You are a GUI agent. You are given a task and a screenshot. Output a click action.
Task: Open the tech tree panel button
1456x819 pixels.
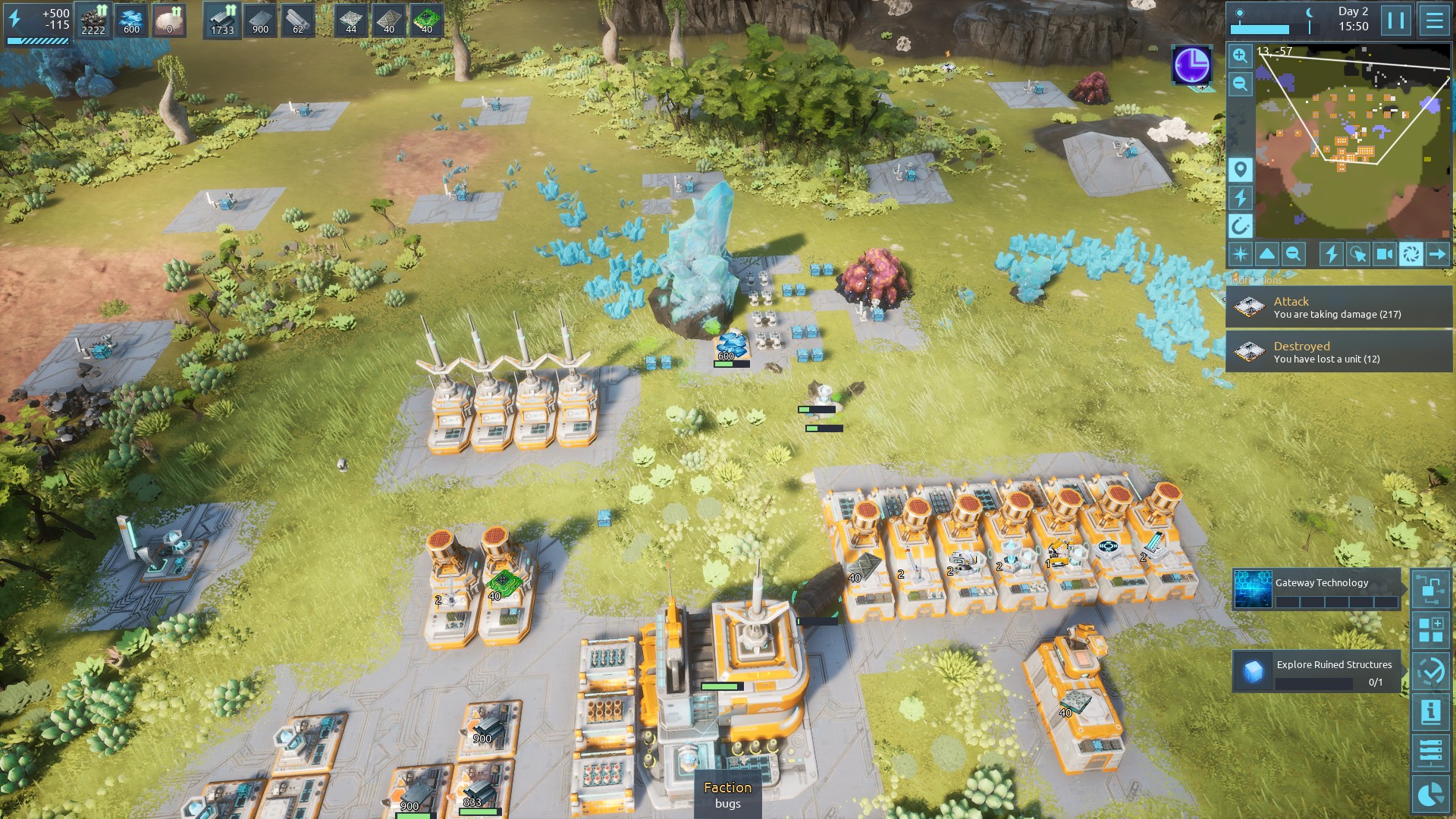[1430, 589]
